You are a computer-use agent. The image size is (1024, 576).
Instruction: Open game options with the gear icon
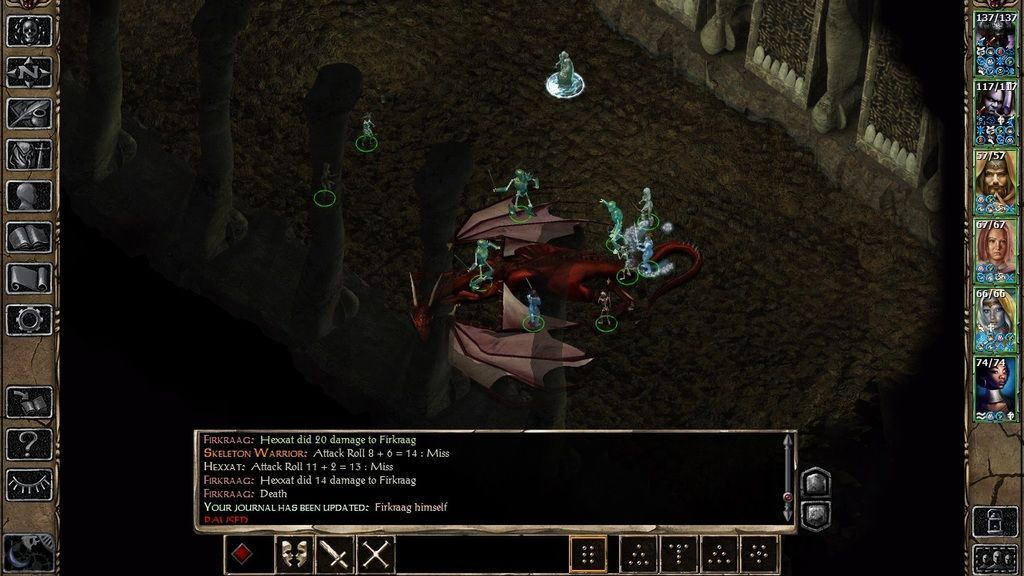coord(29,320)
